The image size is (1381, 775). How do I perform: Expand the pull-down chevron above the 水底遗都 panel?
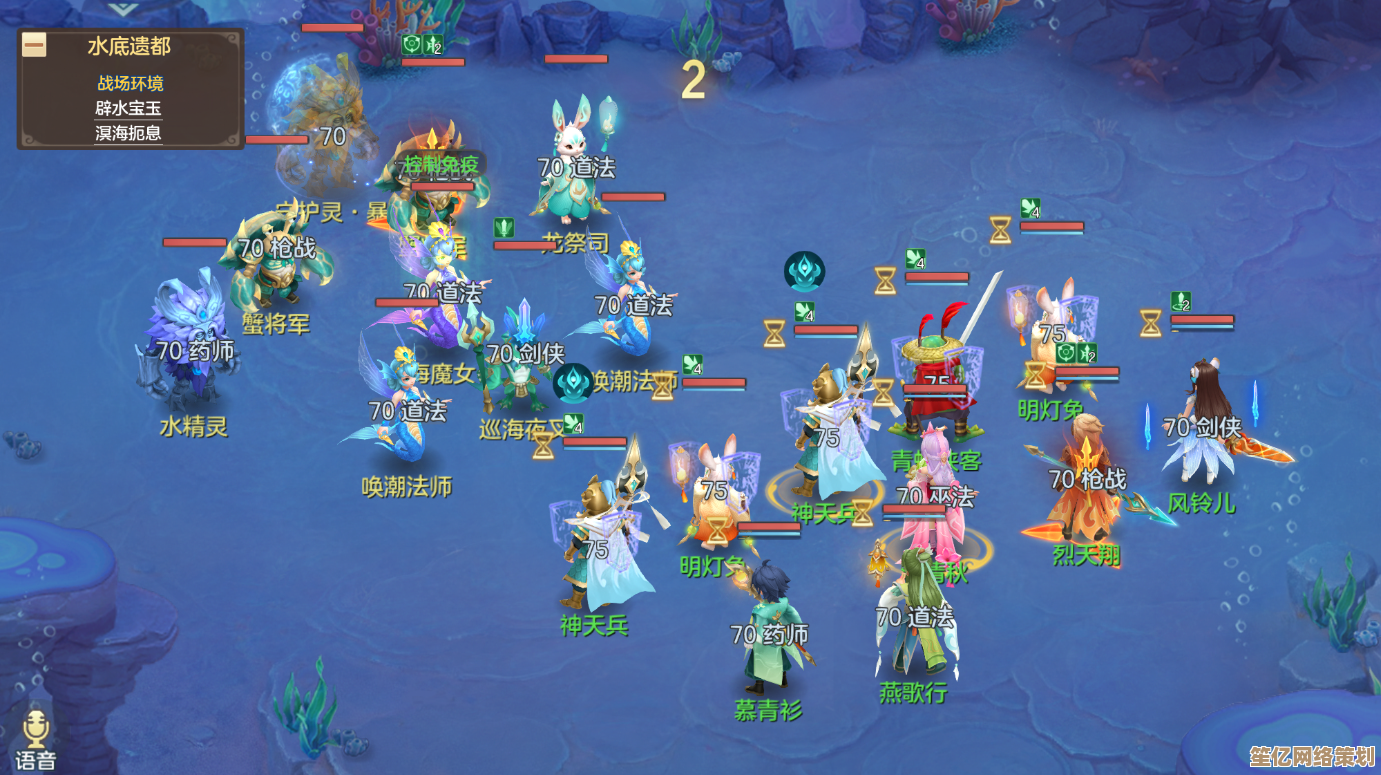[123, 8]
